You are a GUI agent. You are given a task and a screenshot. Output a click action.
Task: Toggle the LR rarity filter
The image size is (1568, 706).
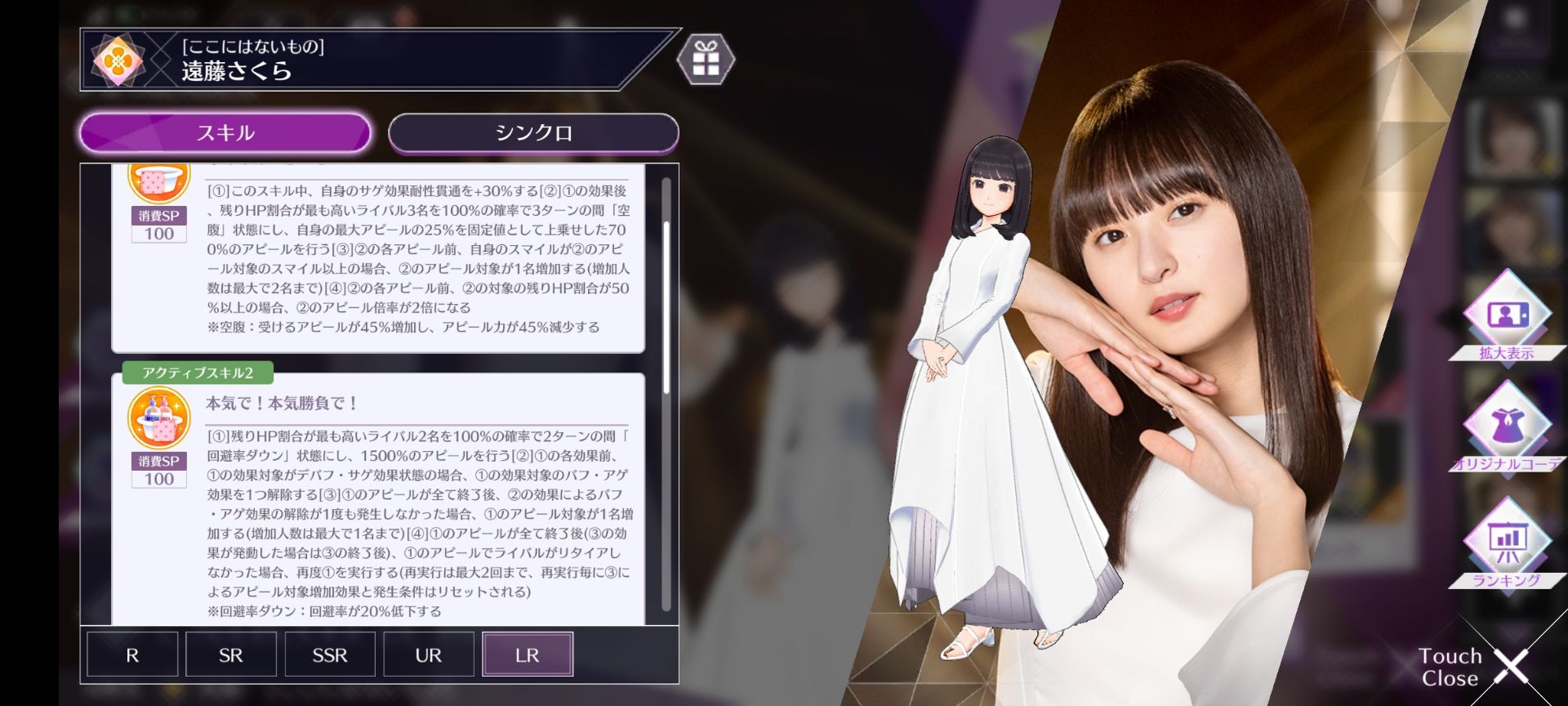pyautogui.click(x=527, y=654)
